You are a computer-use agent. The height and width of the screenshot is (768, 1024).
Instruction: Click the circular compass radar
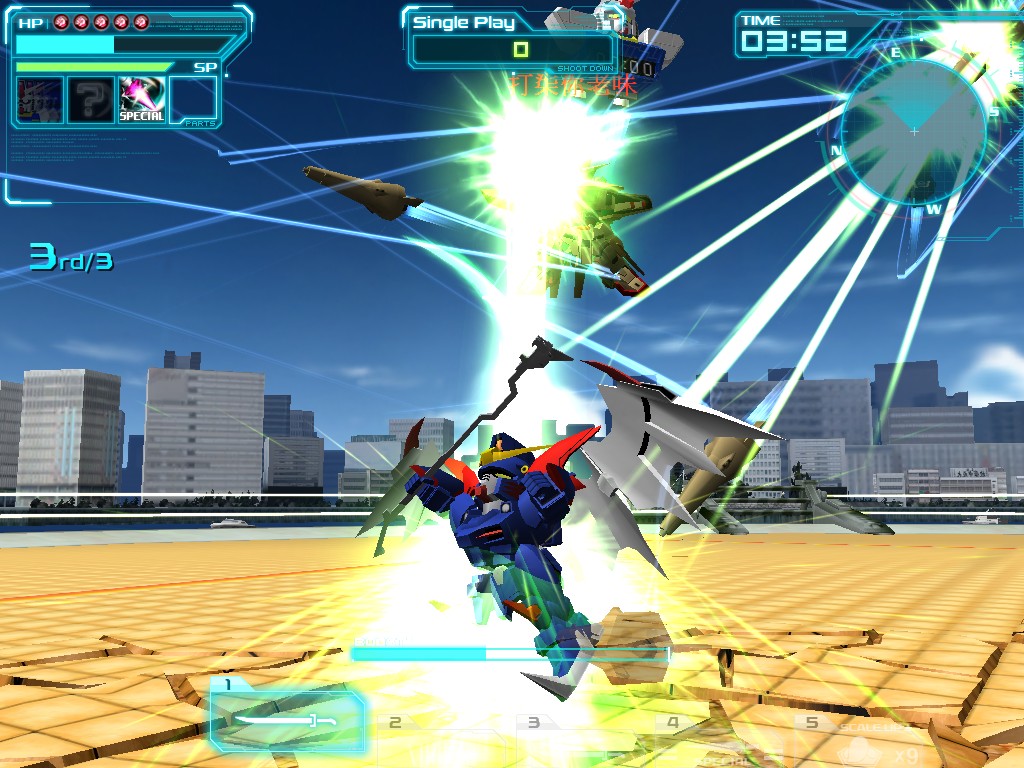913,132
